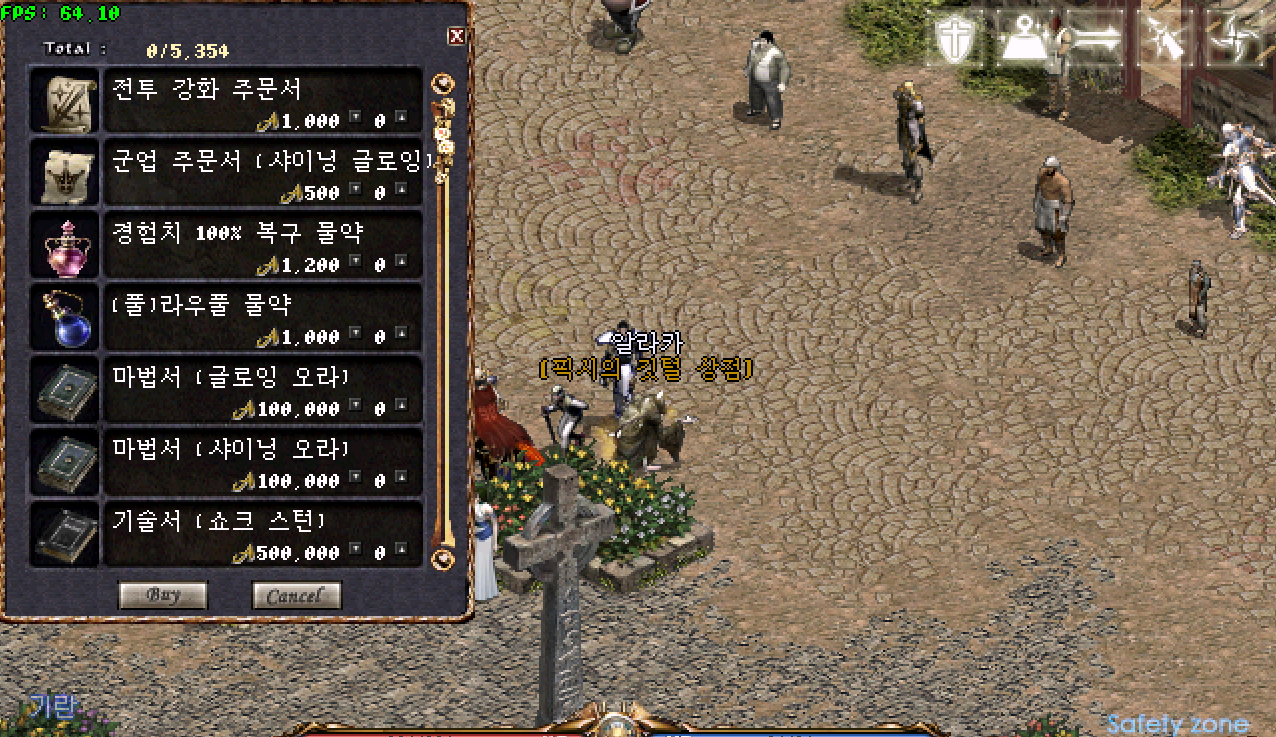Click the weight icon in the status bar
This screenshot has height=737, width=1276.
click(1027, 40)
